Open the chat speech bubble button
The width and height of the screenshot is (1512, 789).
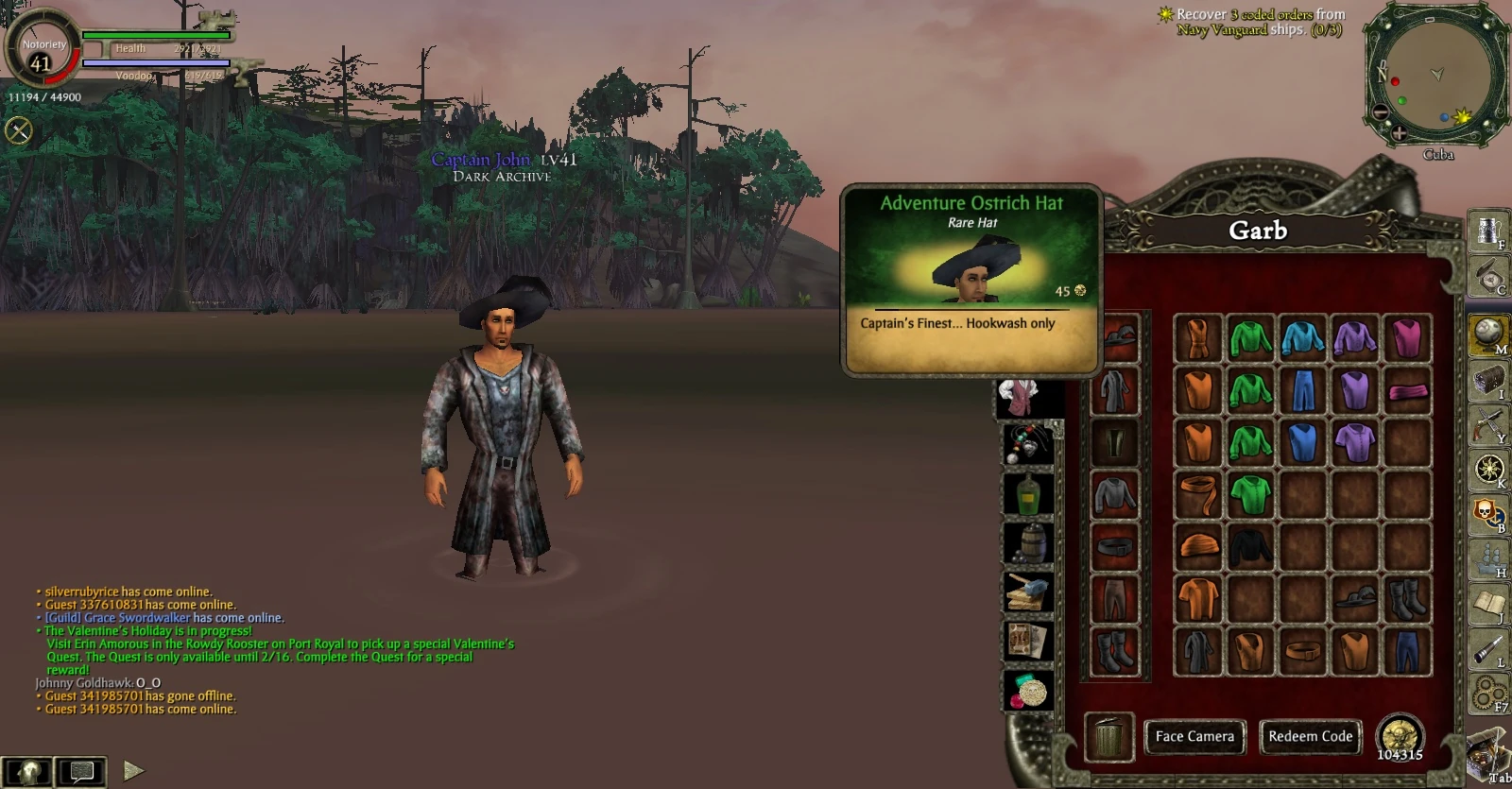click(x=80, y=771)
